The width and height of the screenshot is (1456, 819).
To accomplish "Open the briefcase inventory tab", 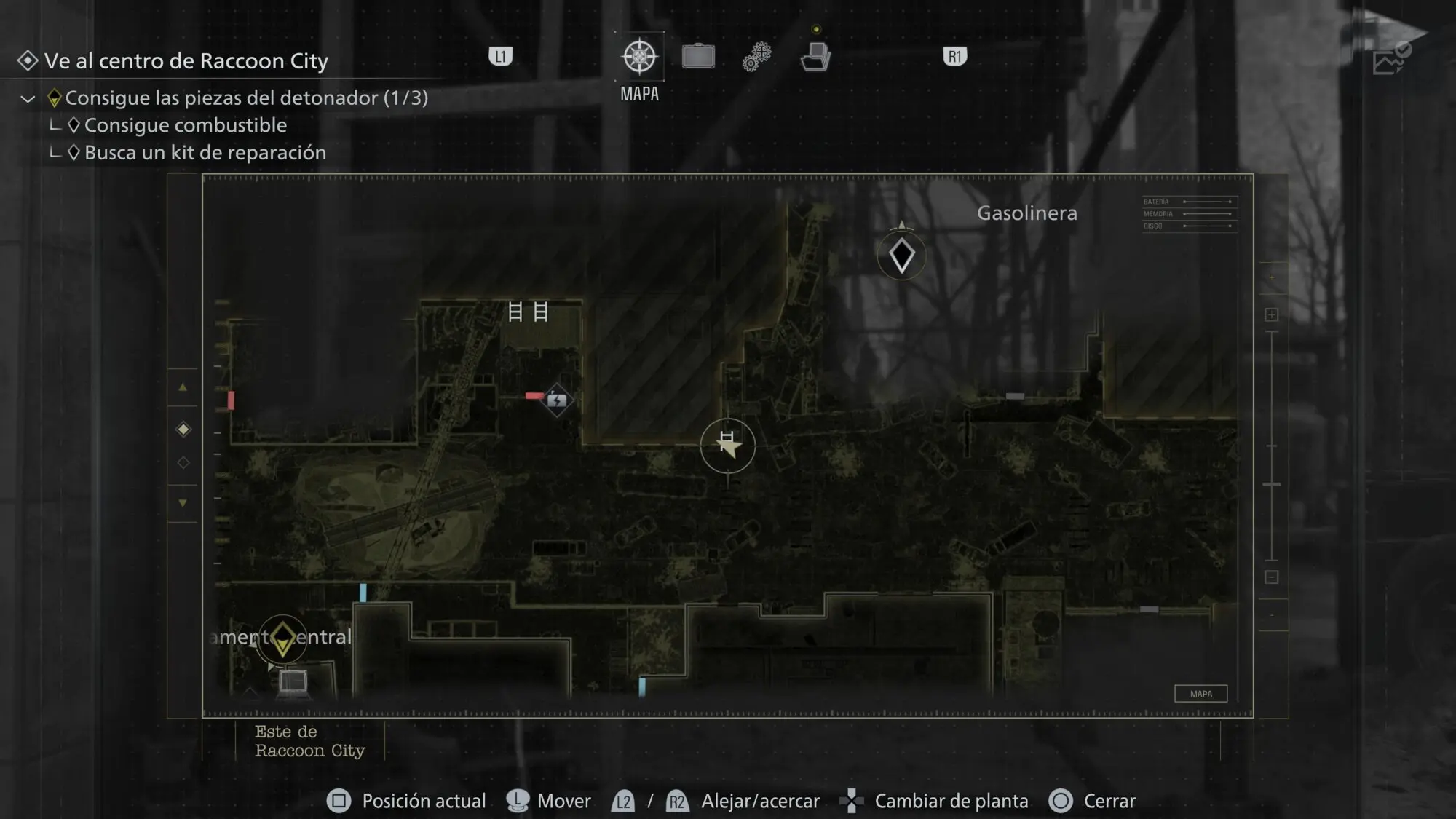I will 698,56.
